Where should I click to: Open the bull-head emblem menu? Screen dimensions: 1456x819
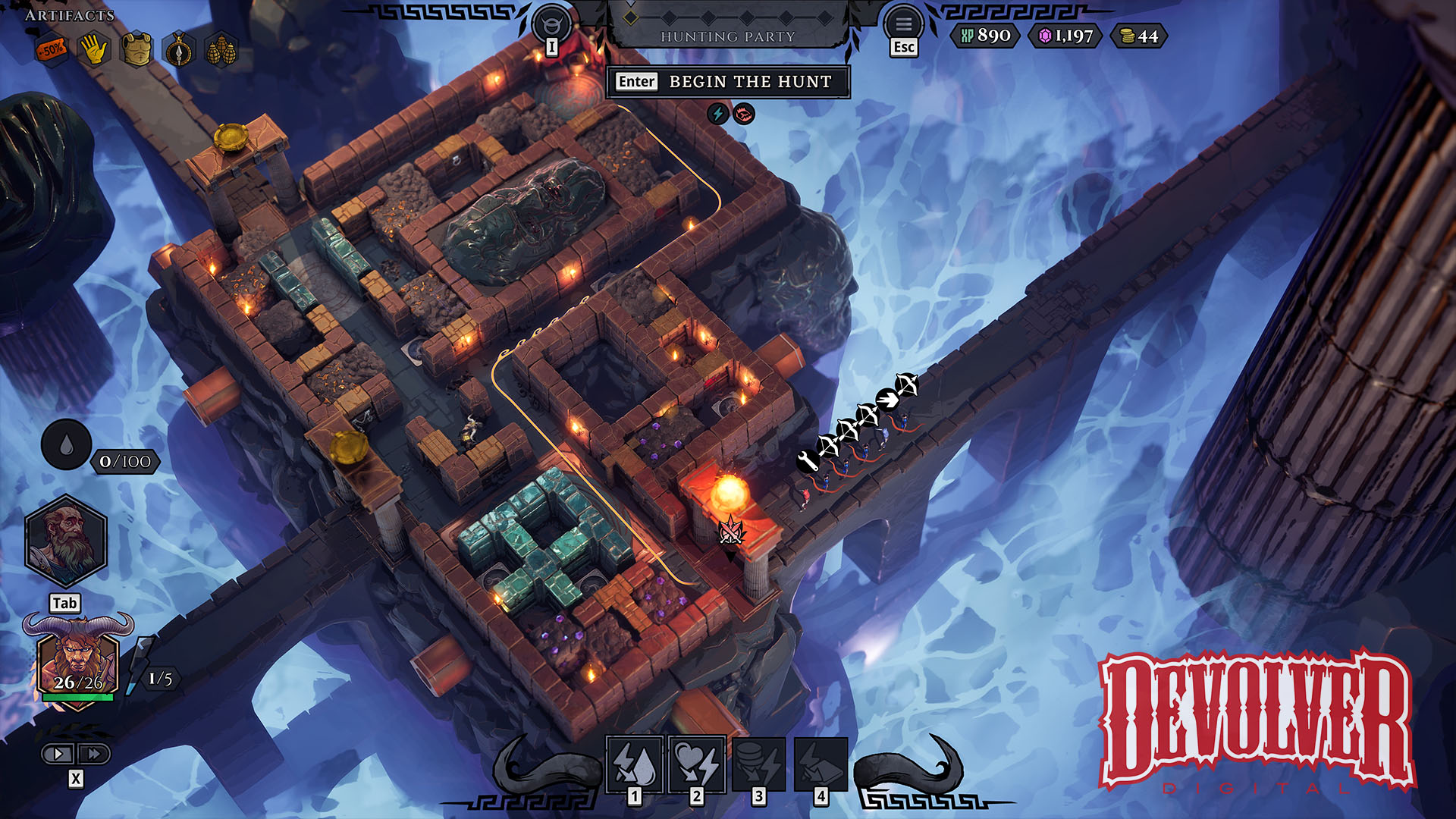click(x=551, y=24)
